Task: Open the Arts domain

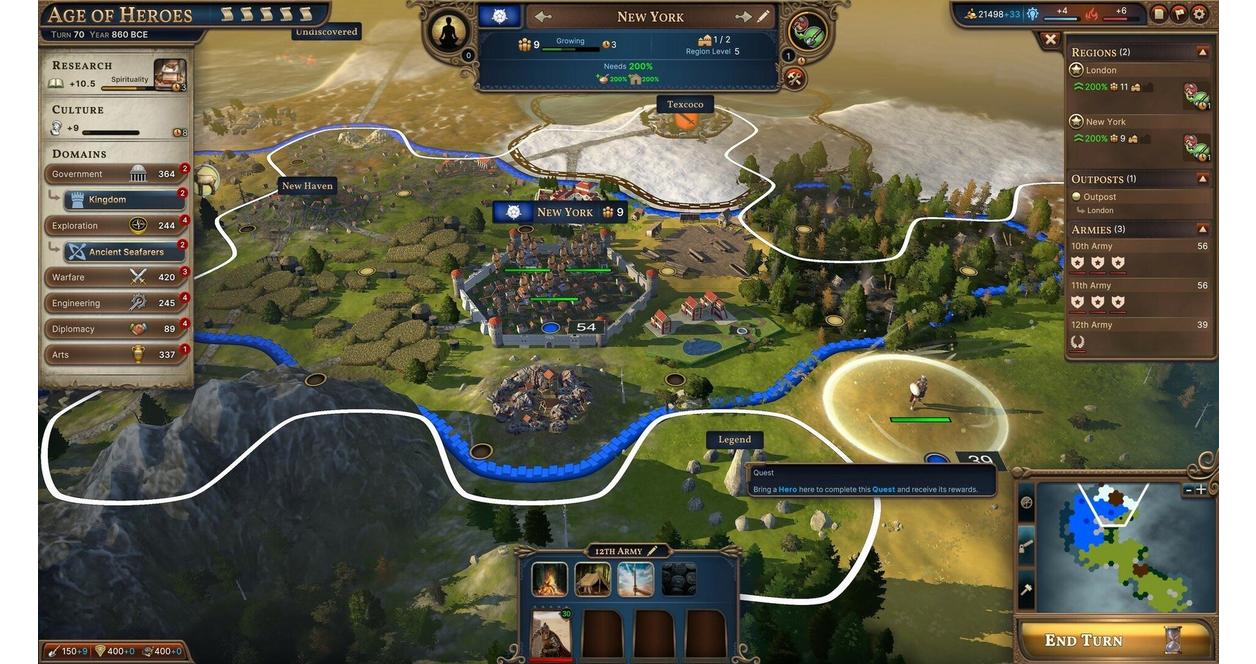Action: (x=115, y=355)
